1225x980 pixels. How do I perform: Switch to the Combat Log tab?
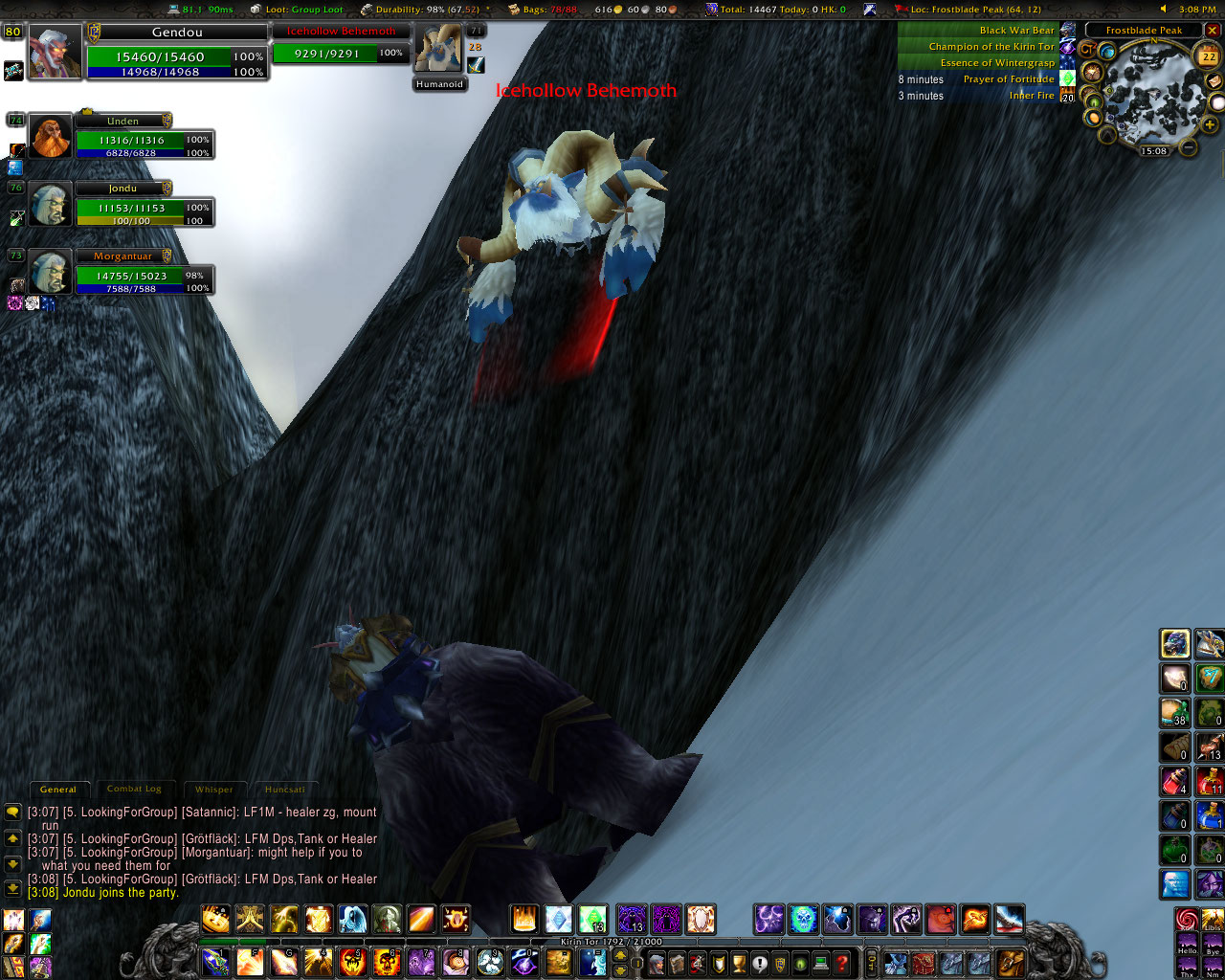134,790
